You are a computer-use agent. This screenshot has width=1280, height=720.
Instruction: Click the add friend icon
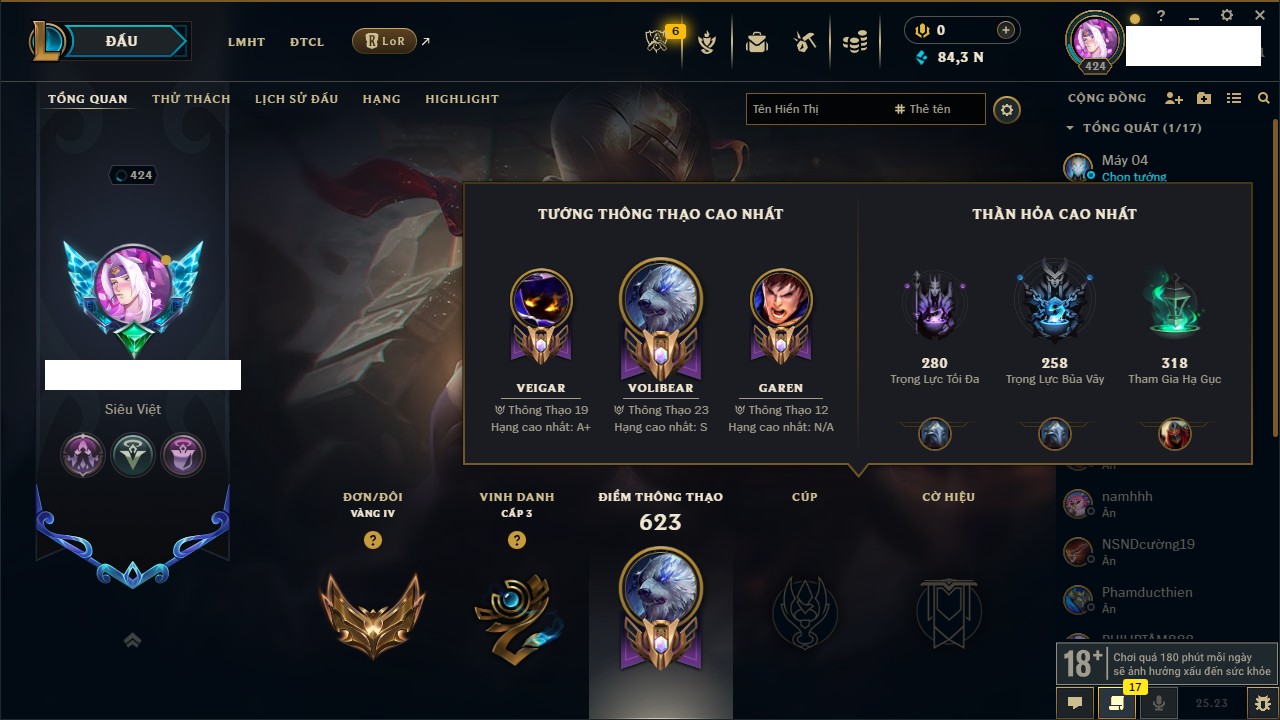[1174, 98]
